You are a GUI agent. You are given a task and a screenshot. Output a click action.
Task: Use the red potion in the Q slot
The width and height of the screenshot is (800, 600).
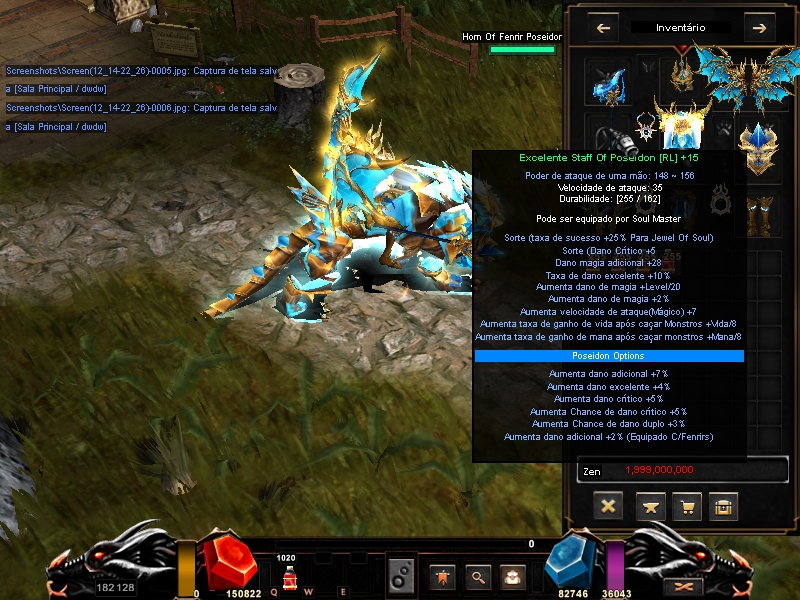(289, 577)
